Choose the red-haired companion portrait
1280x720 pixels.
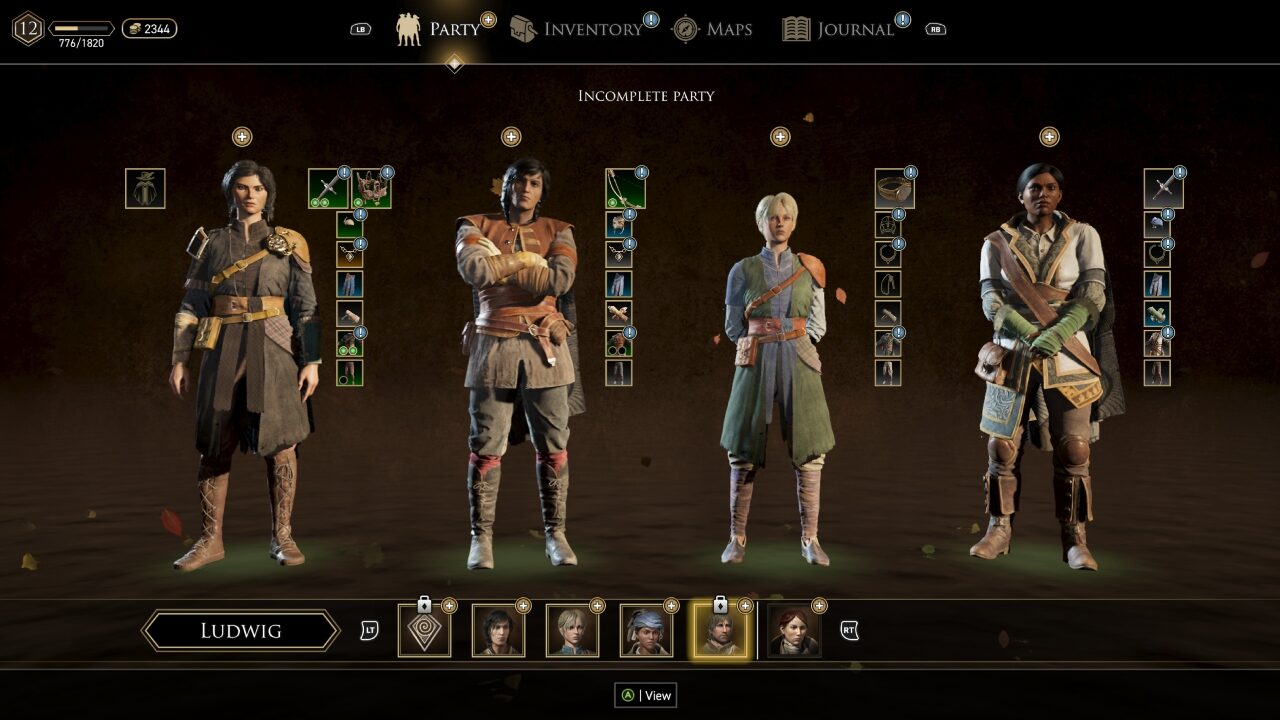pos(794,631)
